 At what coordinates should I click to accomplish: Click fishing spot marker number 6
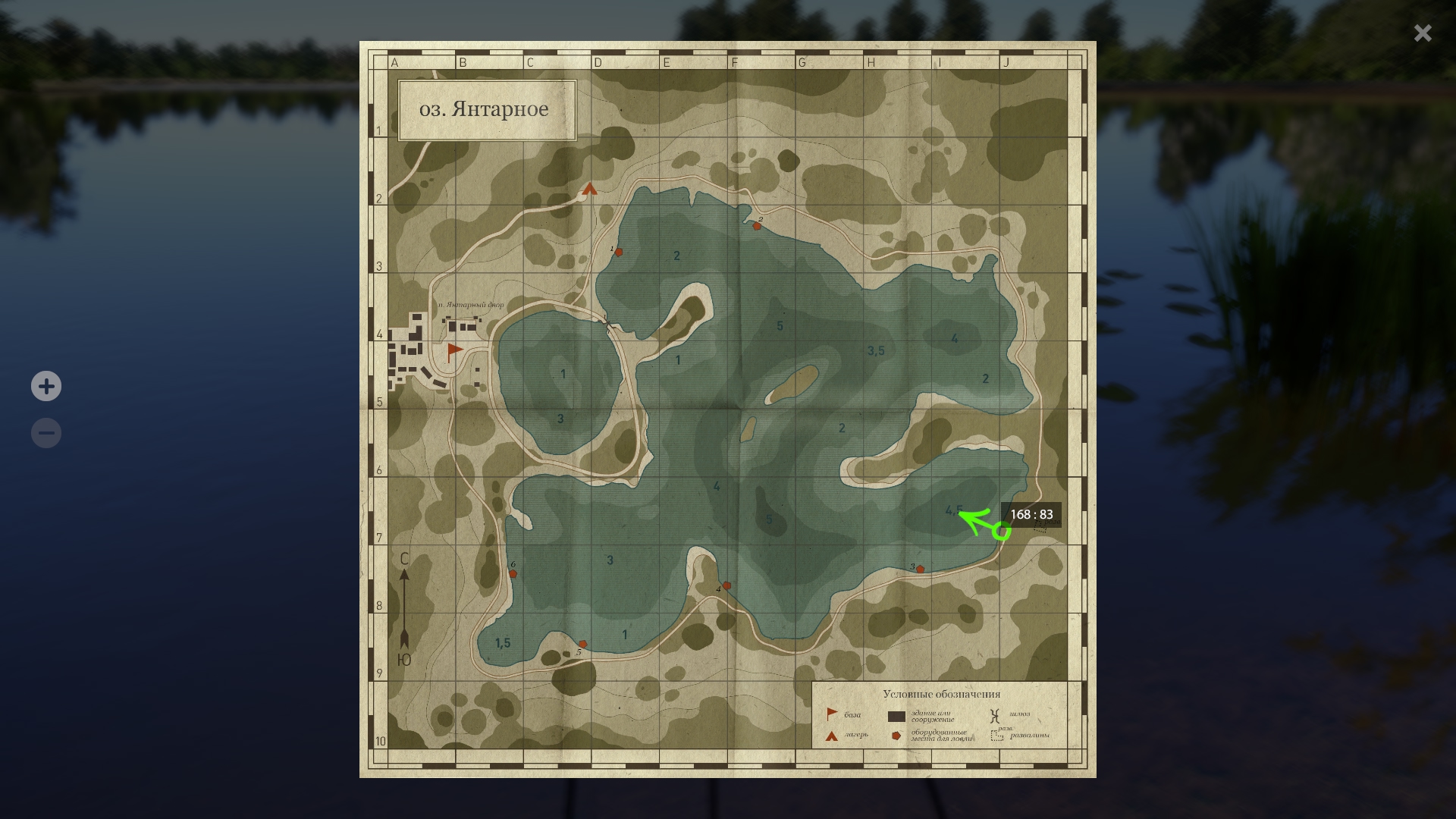pyautogui.click(x=513, y=573)
